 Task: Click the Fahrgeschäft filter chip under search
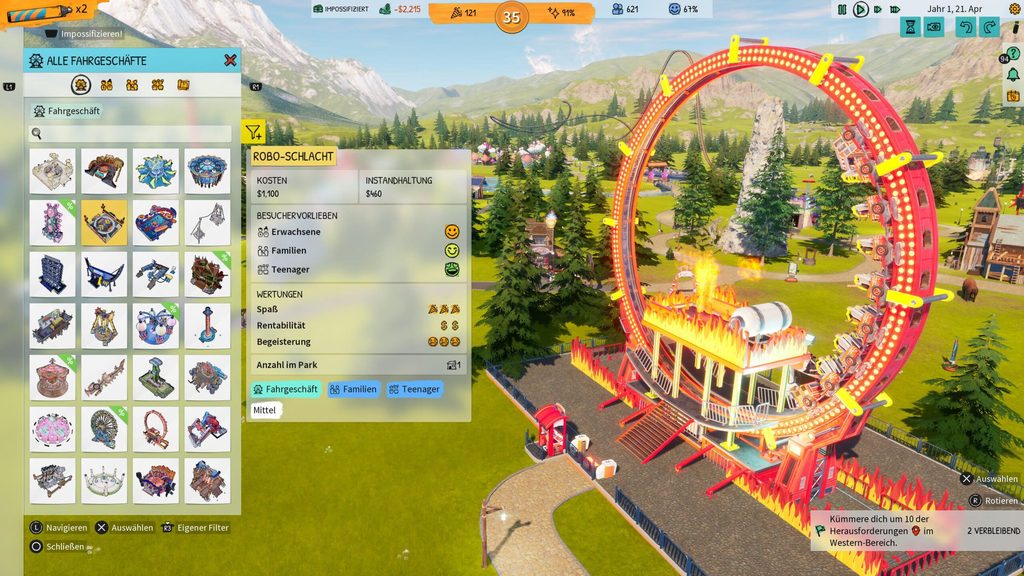(x=67, y=111)
